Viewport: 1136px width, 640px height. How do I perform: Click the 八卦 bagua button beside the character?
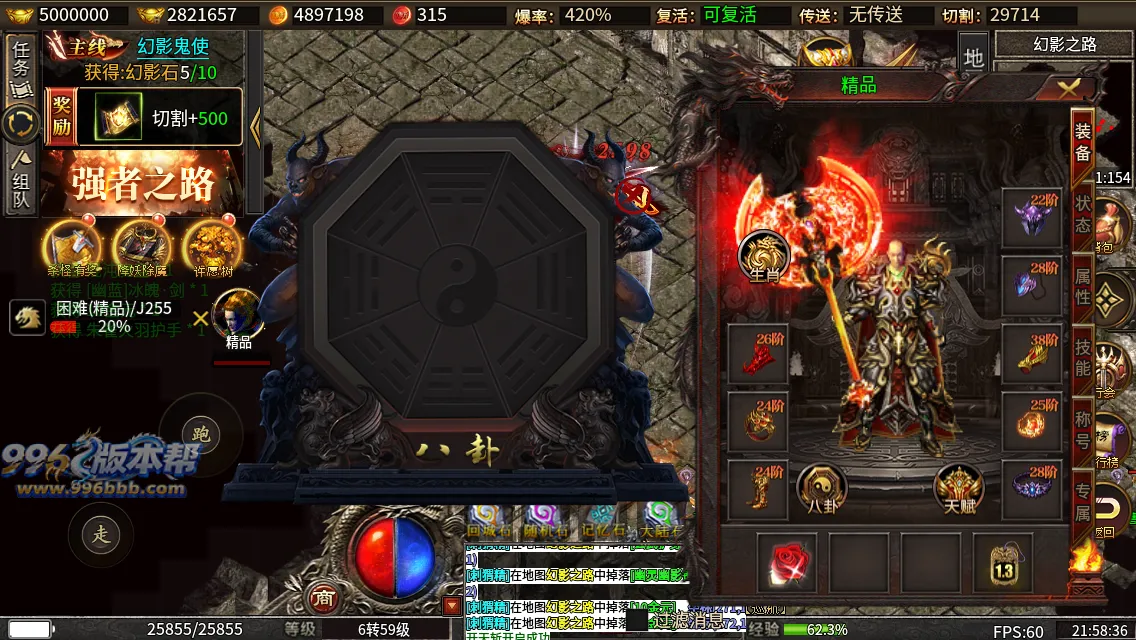[821, 489]
